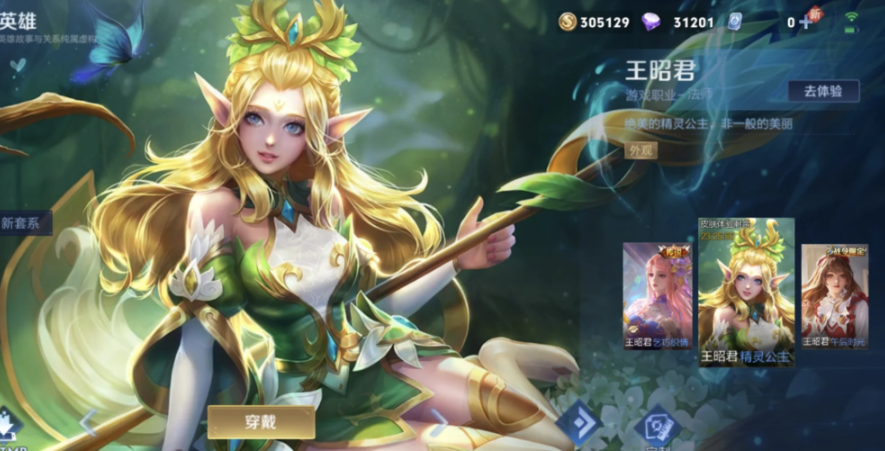Tap the blue ticket card icon
885x451 pixels.
coord(734,22)
